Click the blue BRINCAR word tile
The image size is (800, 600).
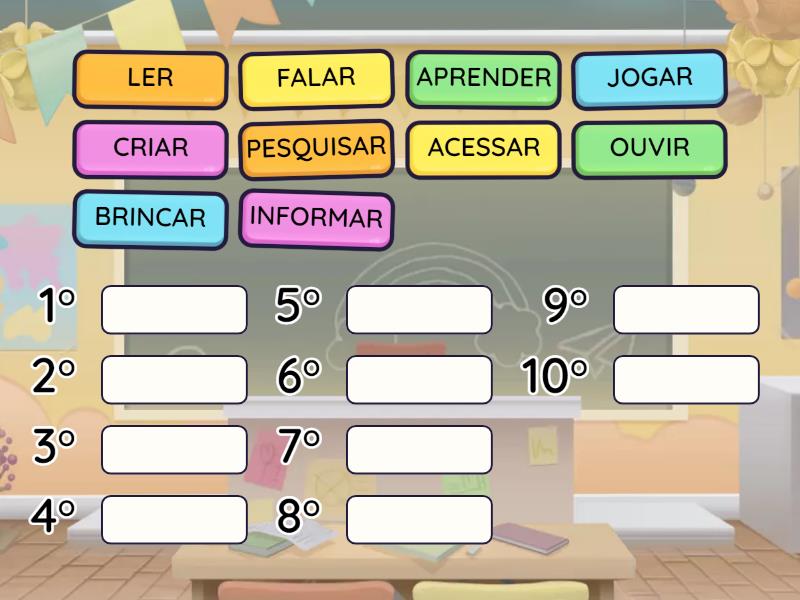coord(150,217)
